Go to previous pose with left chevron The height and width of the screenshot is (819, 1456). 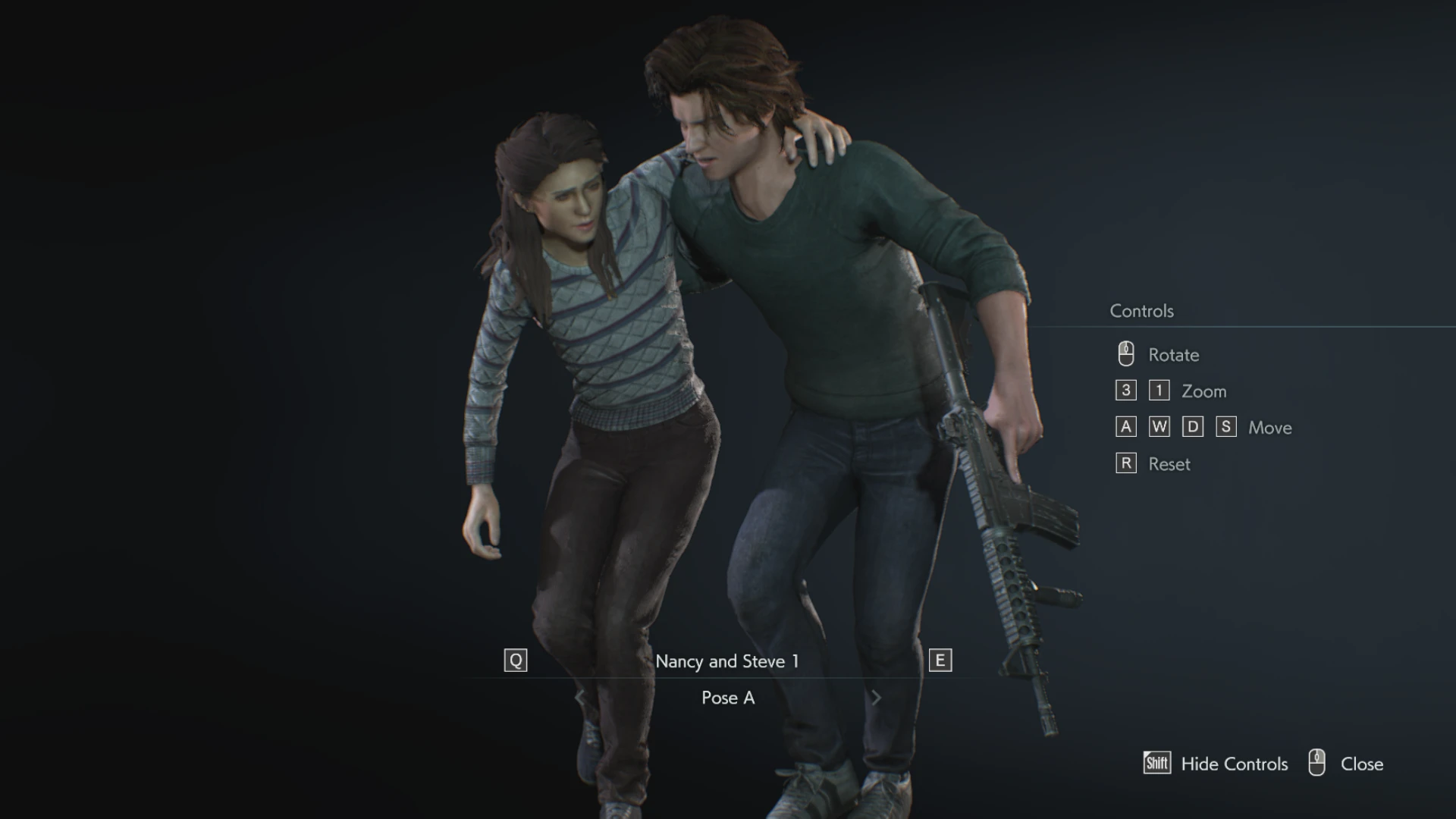[581, 698]
